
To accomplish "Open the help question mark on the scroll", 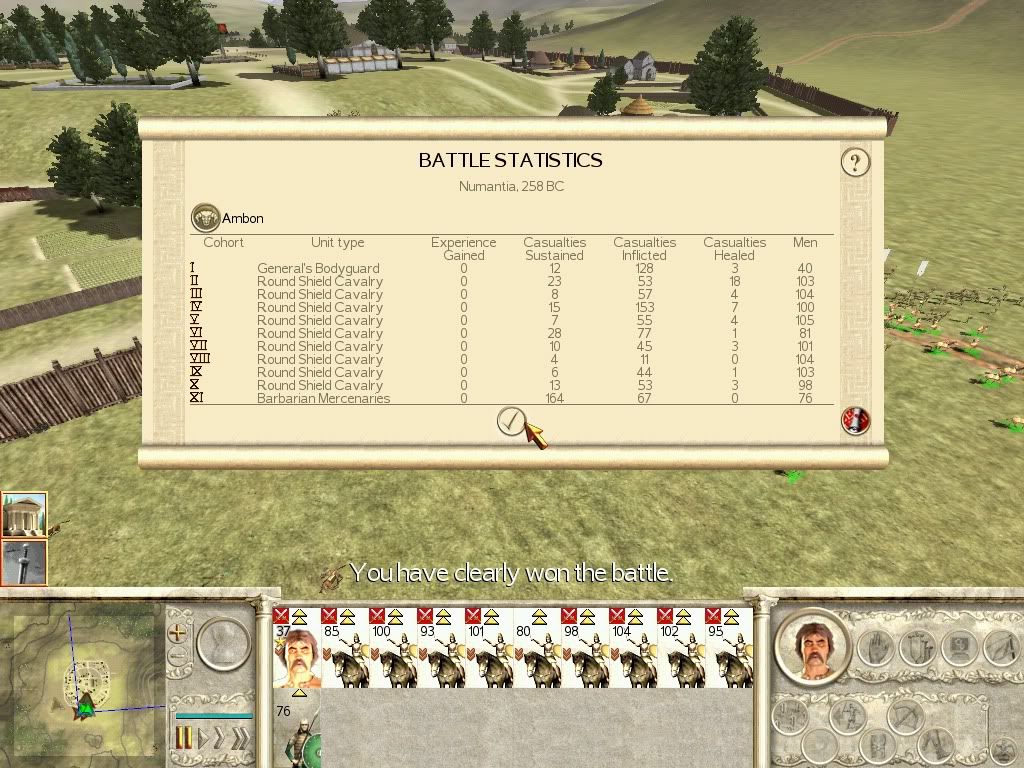I will pyautogui.click(x=855, y=162).
